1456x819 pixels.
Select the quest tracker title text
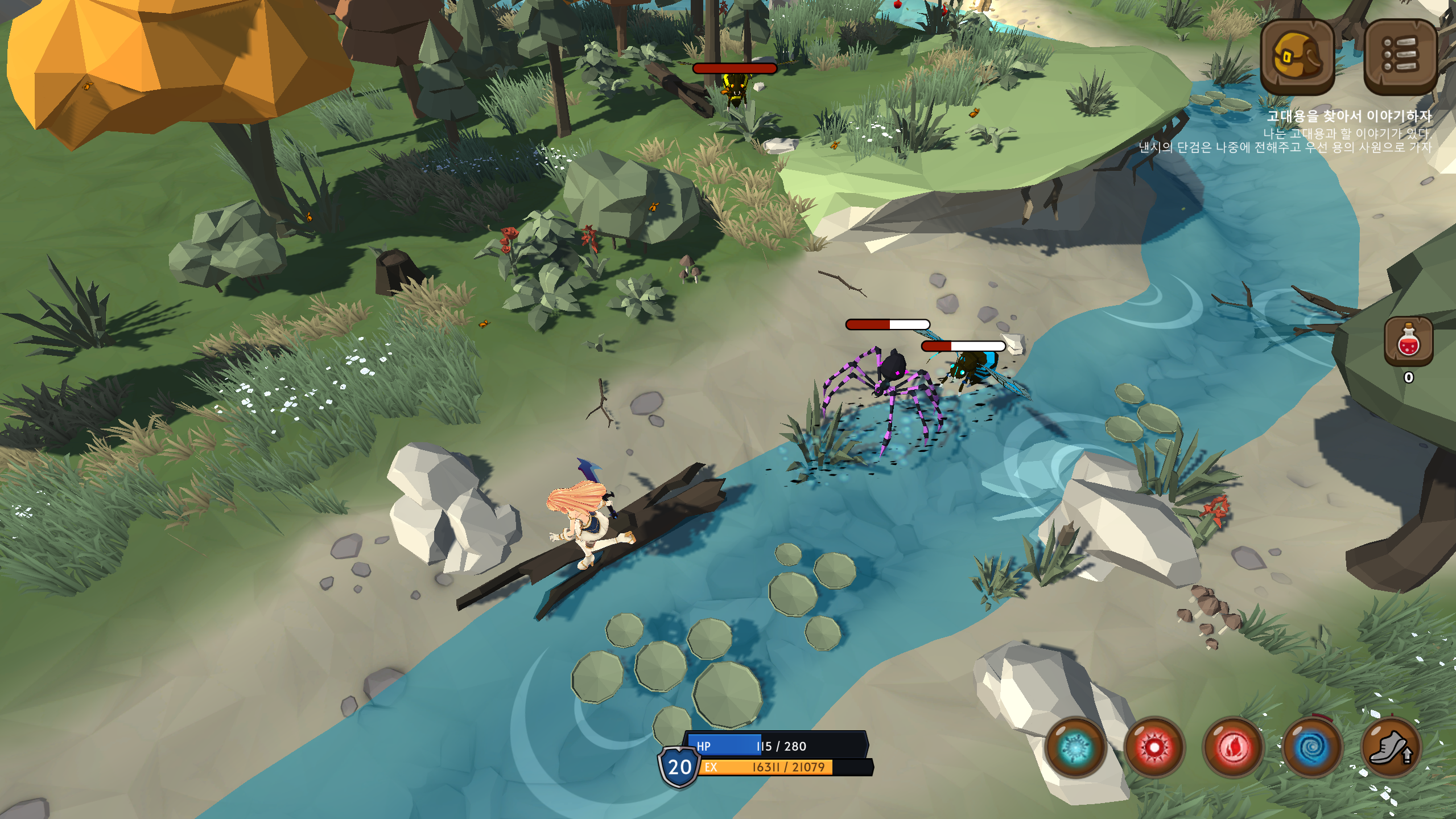click(1348, 116)
